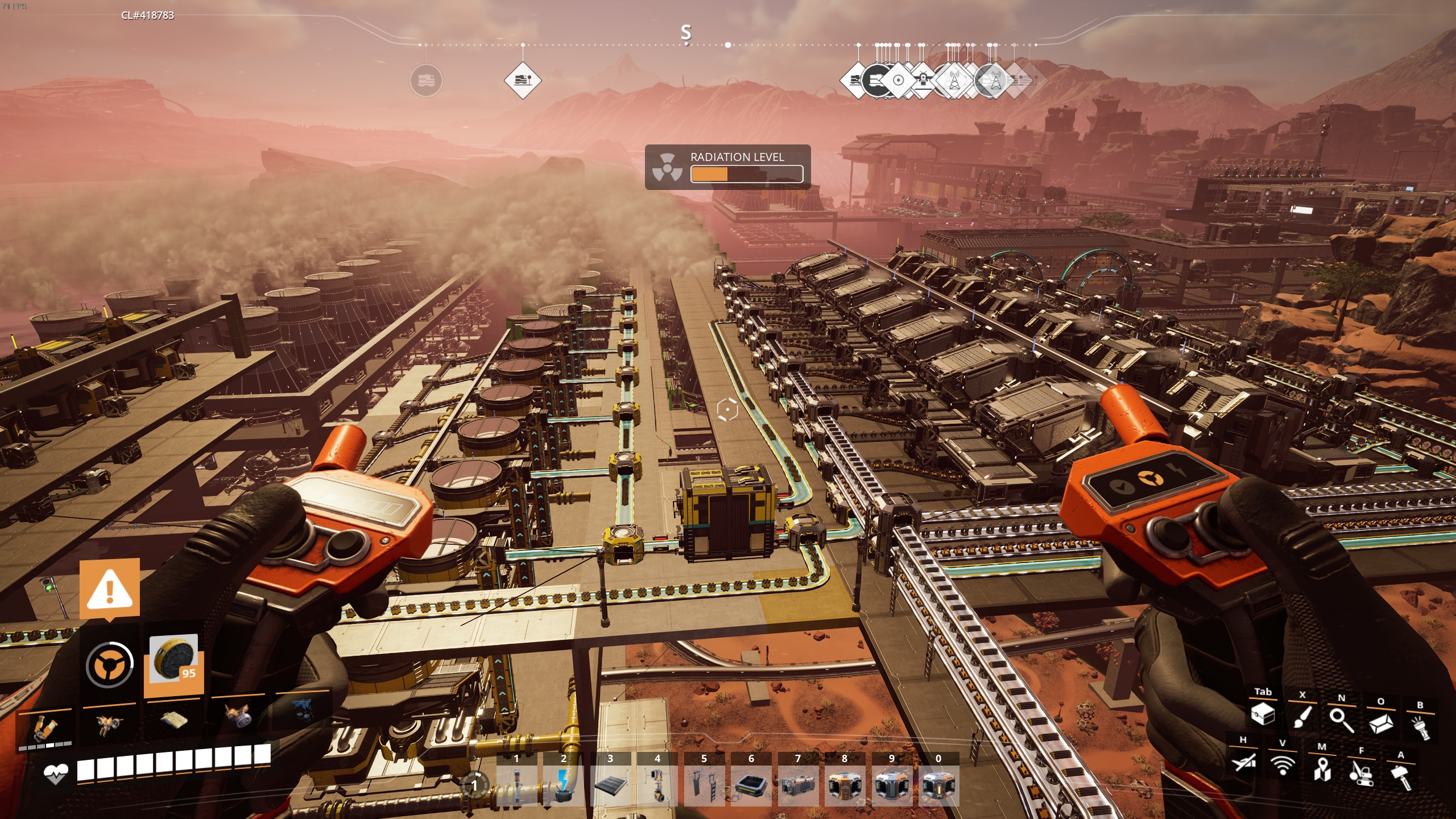Open the paintbrush customizer tool
The height and width of the screenshot is (819, 1456).
click(1302, 715)
